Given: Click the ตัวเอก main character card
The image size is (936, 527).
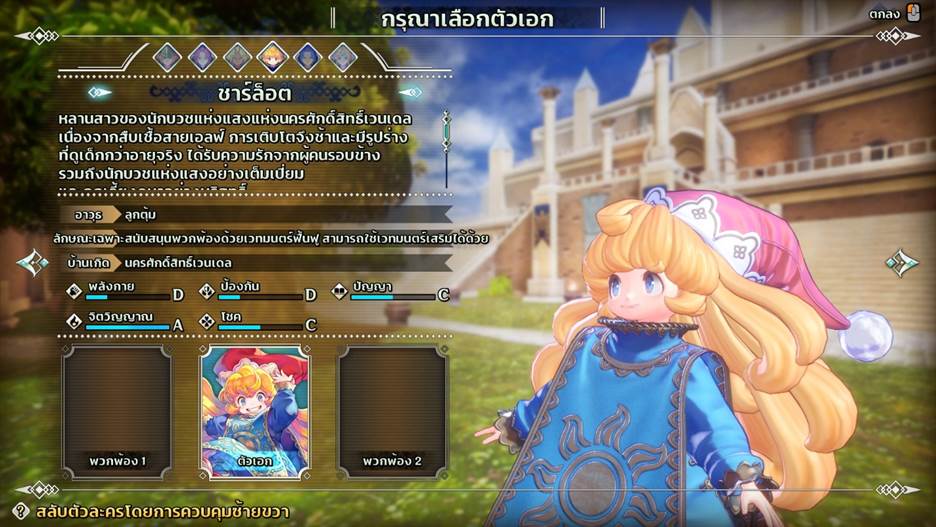Looking at the screenshot, I should (254, 412).
